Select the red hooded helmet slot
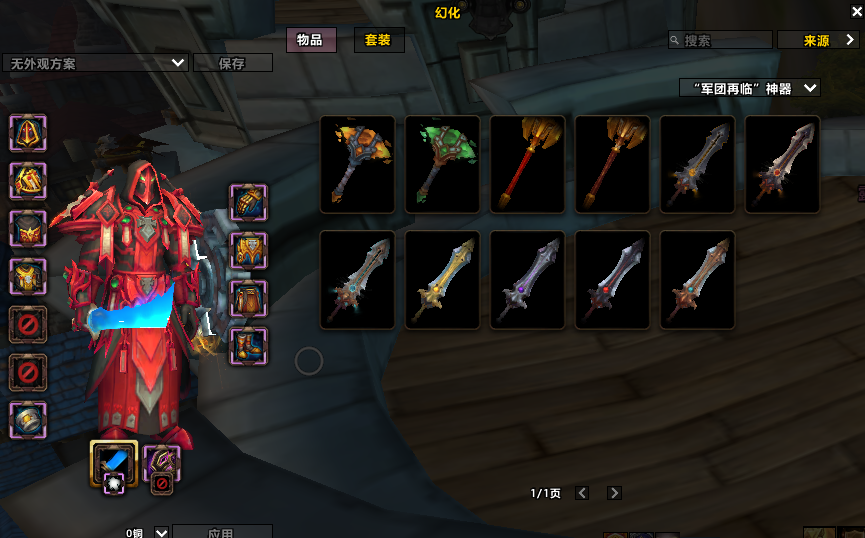 (x=27, y=132)
